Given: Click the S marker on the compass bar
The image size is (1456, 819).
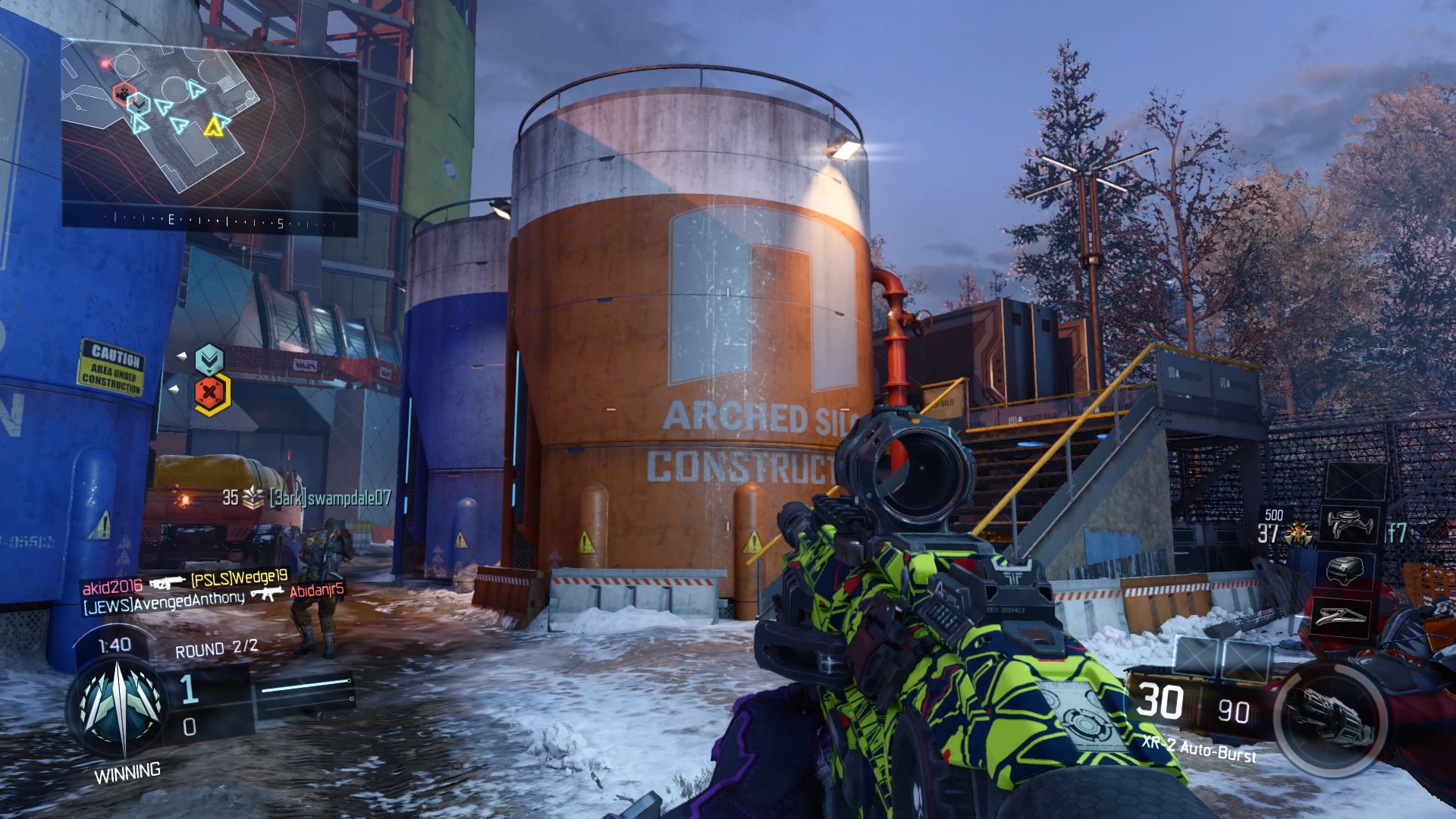Looking at the screenshot, I should click(x=280, y=221).
